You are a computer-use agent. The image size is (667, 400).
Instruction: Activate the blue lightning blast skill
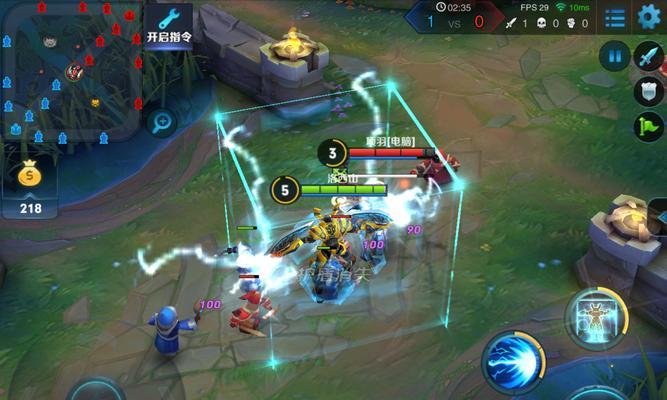[512, 361]
